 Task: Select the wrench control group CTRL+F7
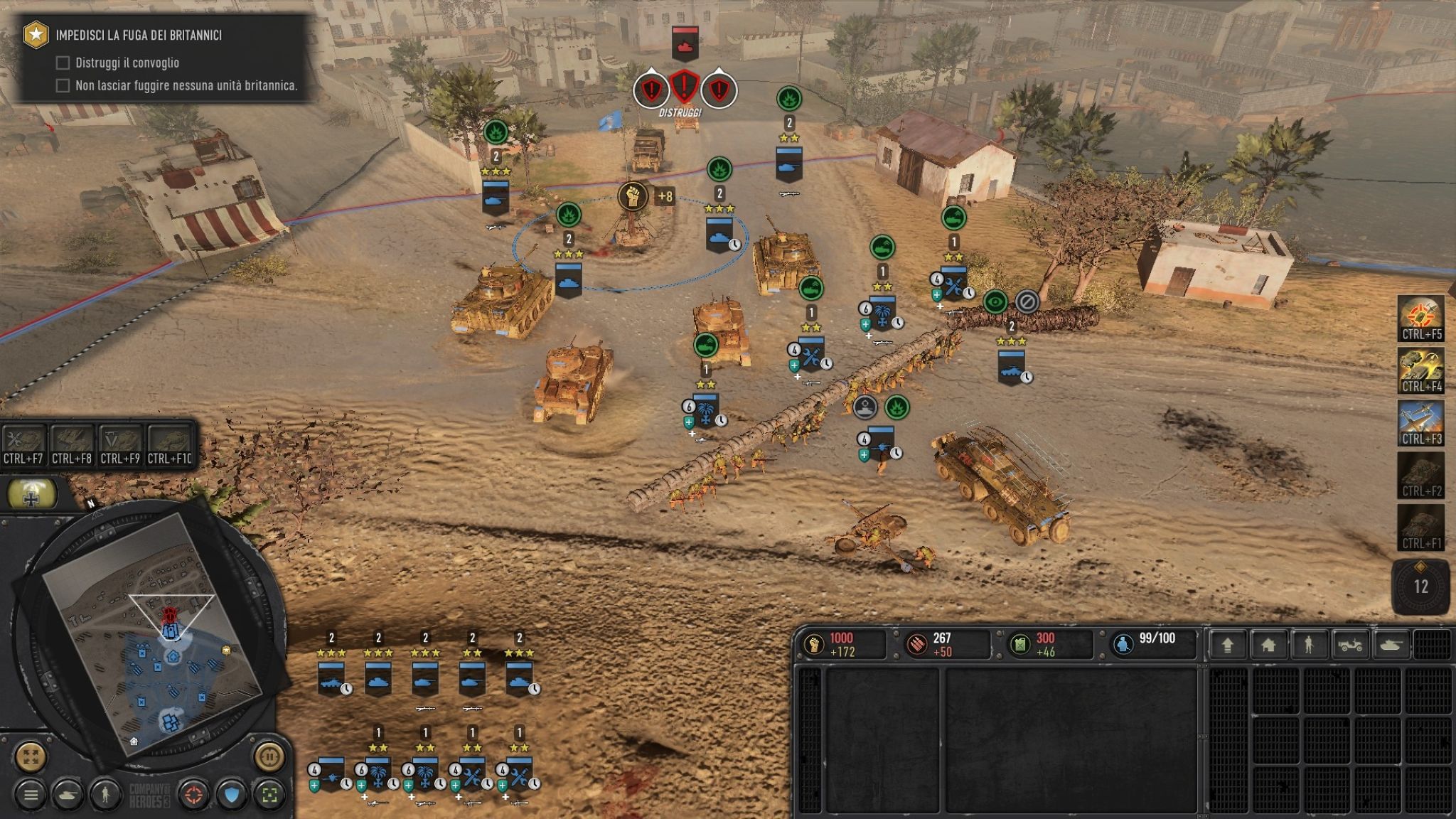click(23, 445)
